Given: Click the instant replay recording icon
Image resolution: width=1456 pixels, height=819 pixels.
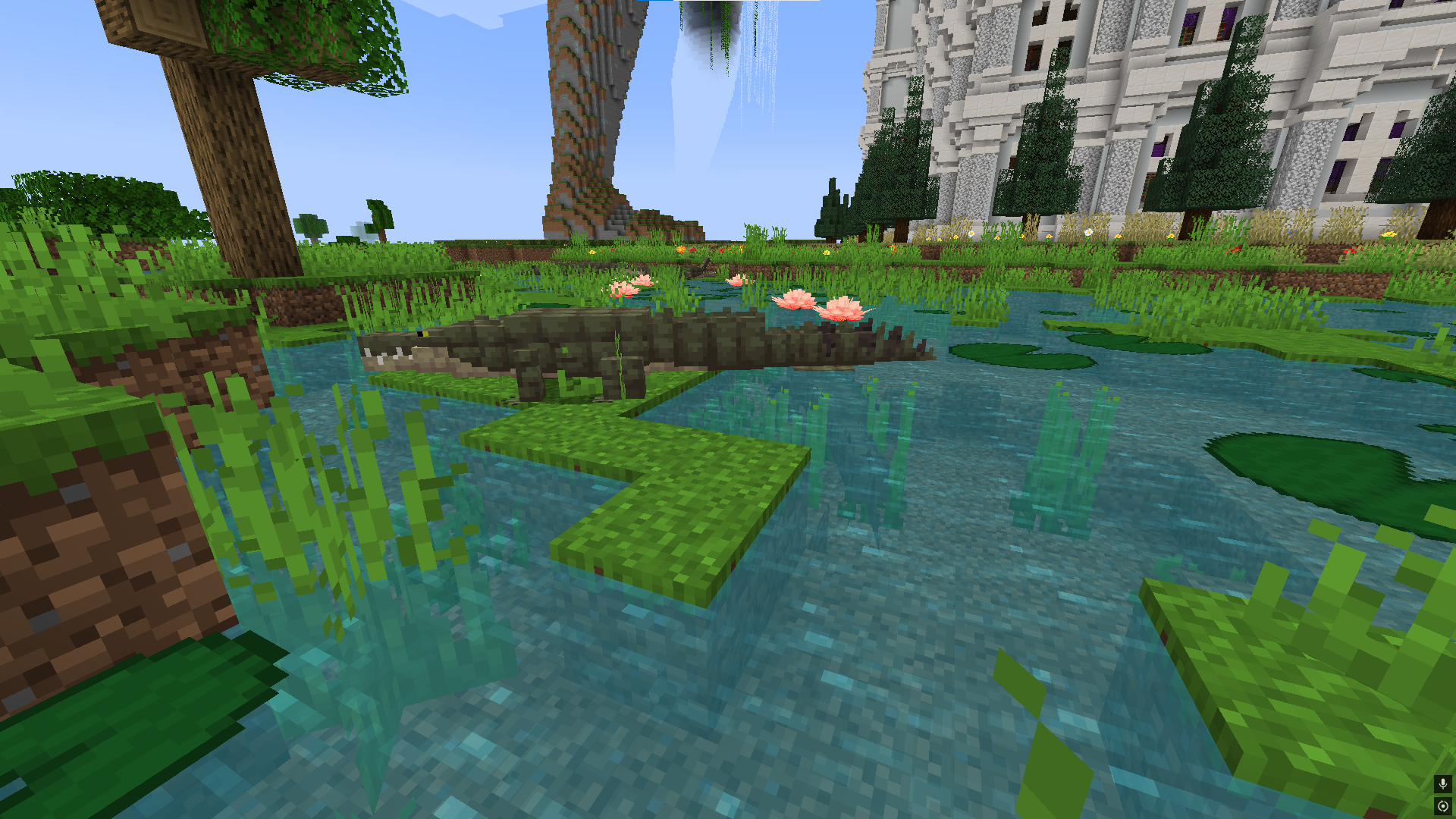Looking at the screenshot, I should click(x=1442, y=805).
